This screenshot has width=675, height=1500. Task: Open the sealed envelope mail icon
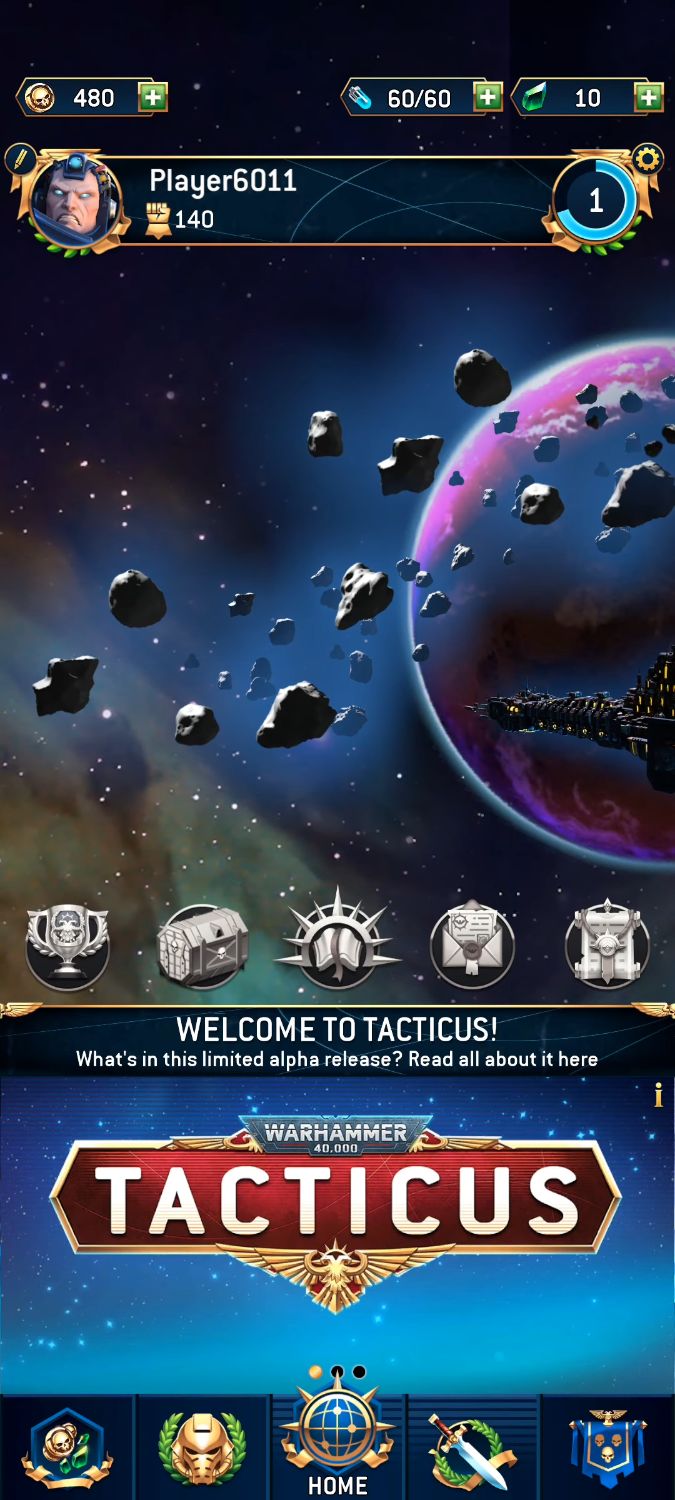click(472, 945)
